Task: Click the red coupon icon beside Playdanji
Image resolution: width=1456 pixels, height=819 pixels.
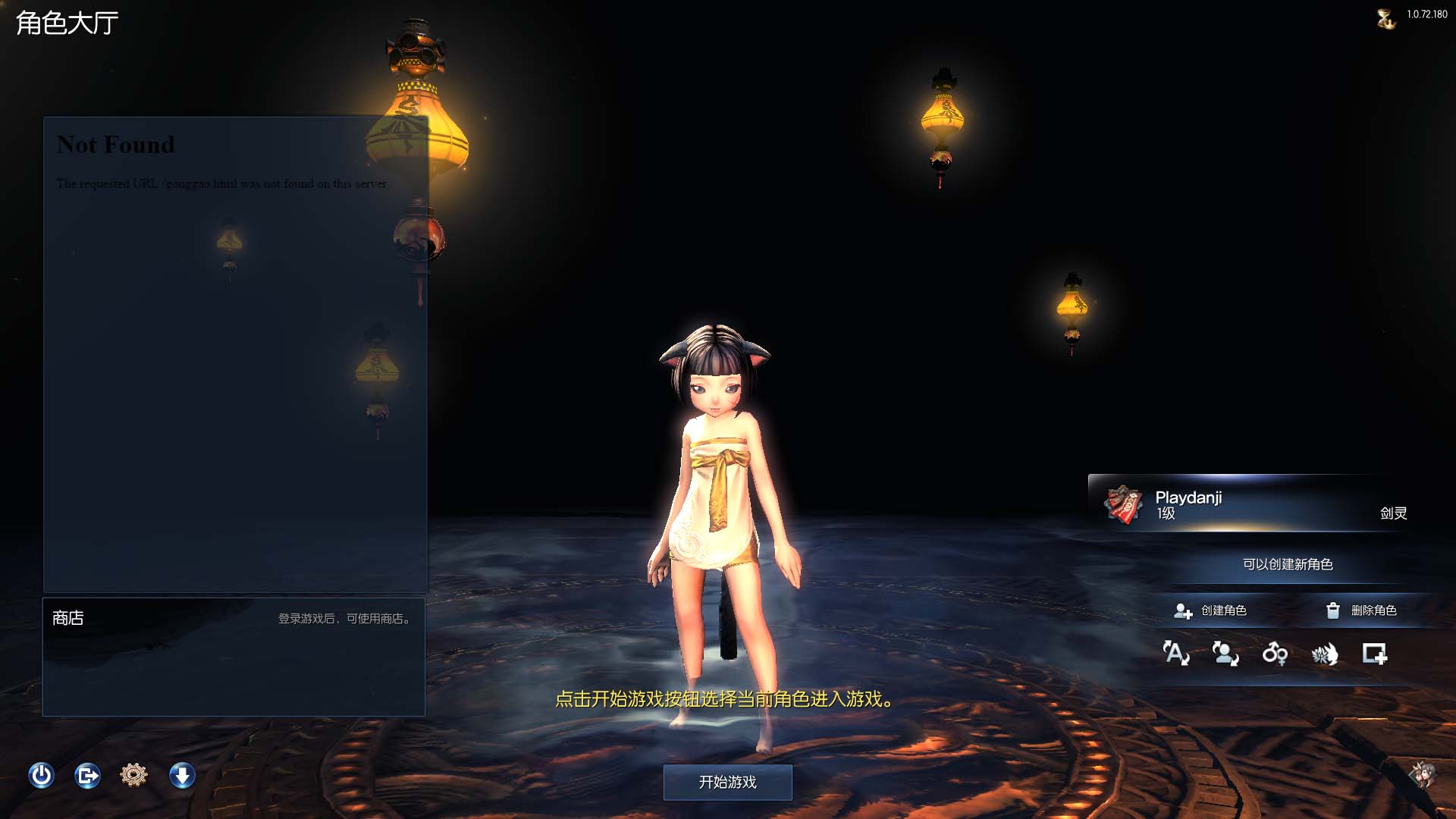Action: pyautogui.click(x=1122, y=504)
